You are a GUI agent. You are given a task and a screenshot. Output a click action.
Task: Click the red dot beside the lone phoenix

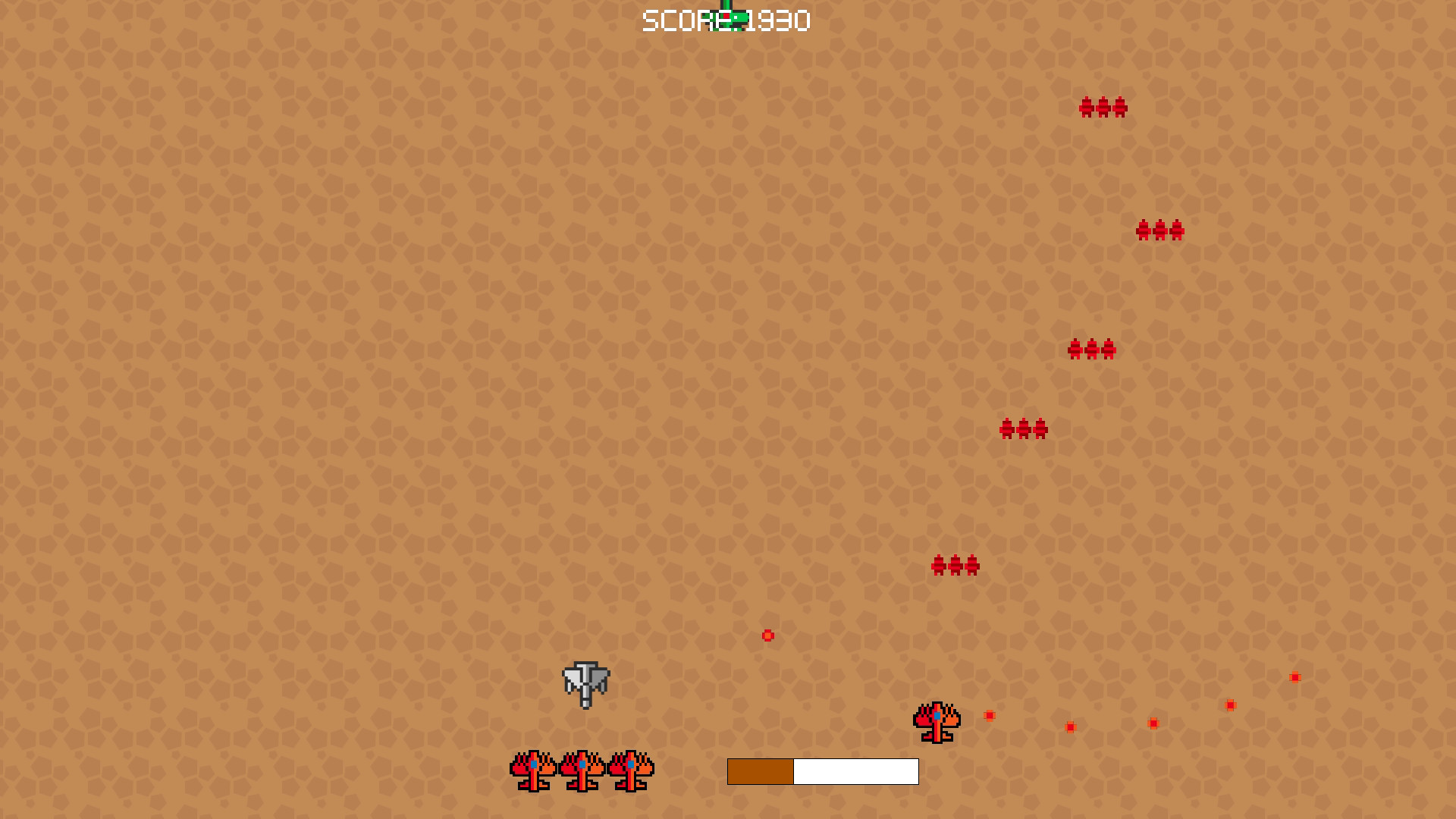[990, 715]
